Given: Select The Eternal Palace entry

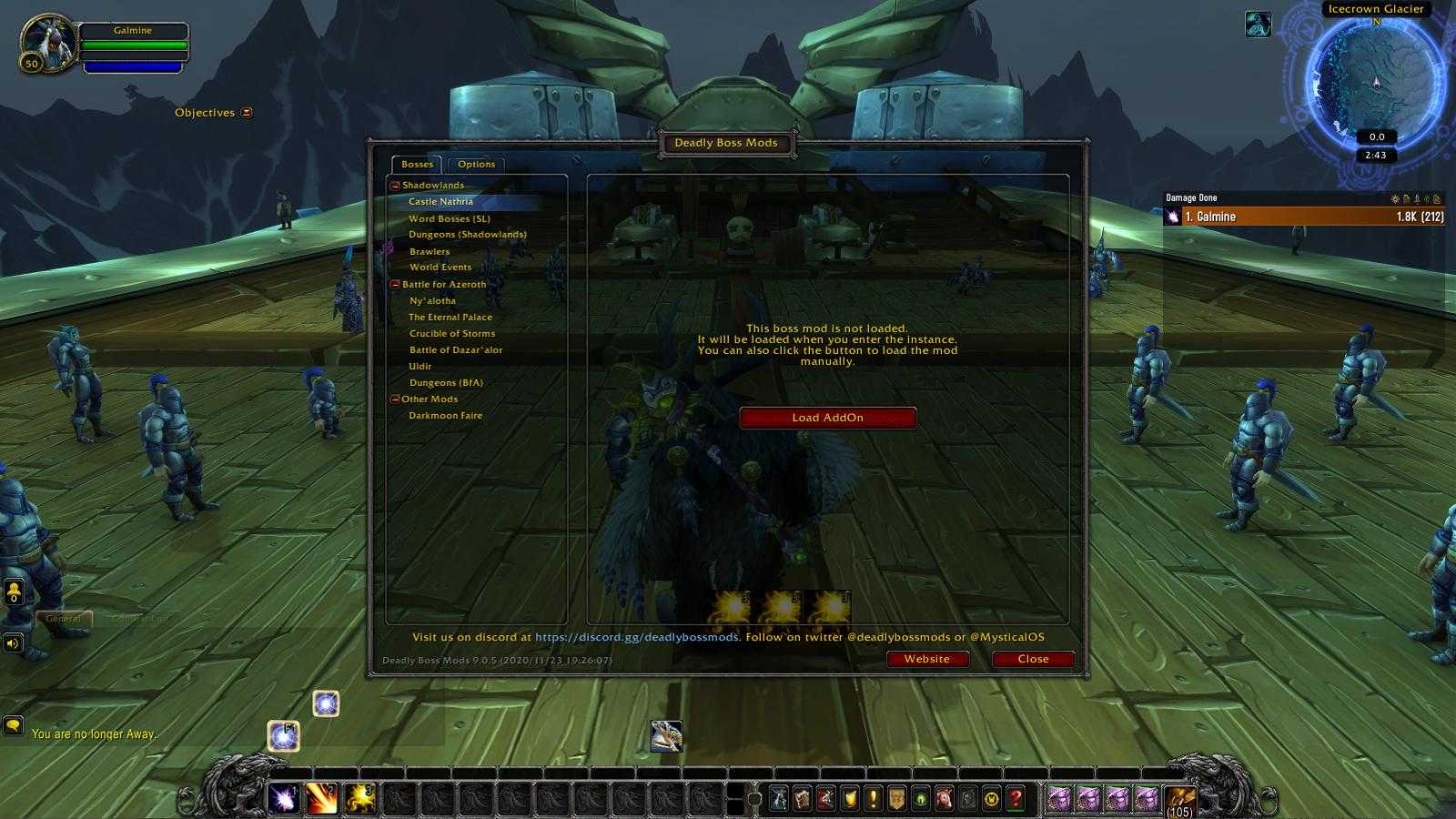Looking at the screenshot, I should tap(450, 317).
